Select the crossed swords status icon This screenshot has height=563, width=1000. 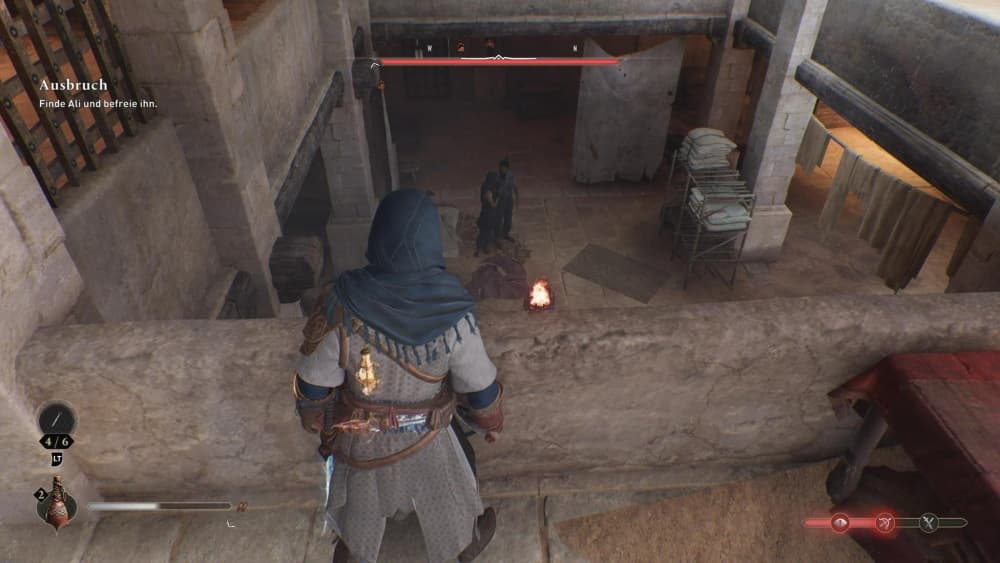[x=929, y=522]
